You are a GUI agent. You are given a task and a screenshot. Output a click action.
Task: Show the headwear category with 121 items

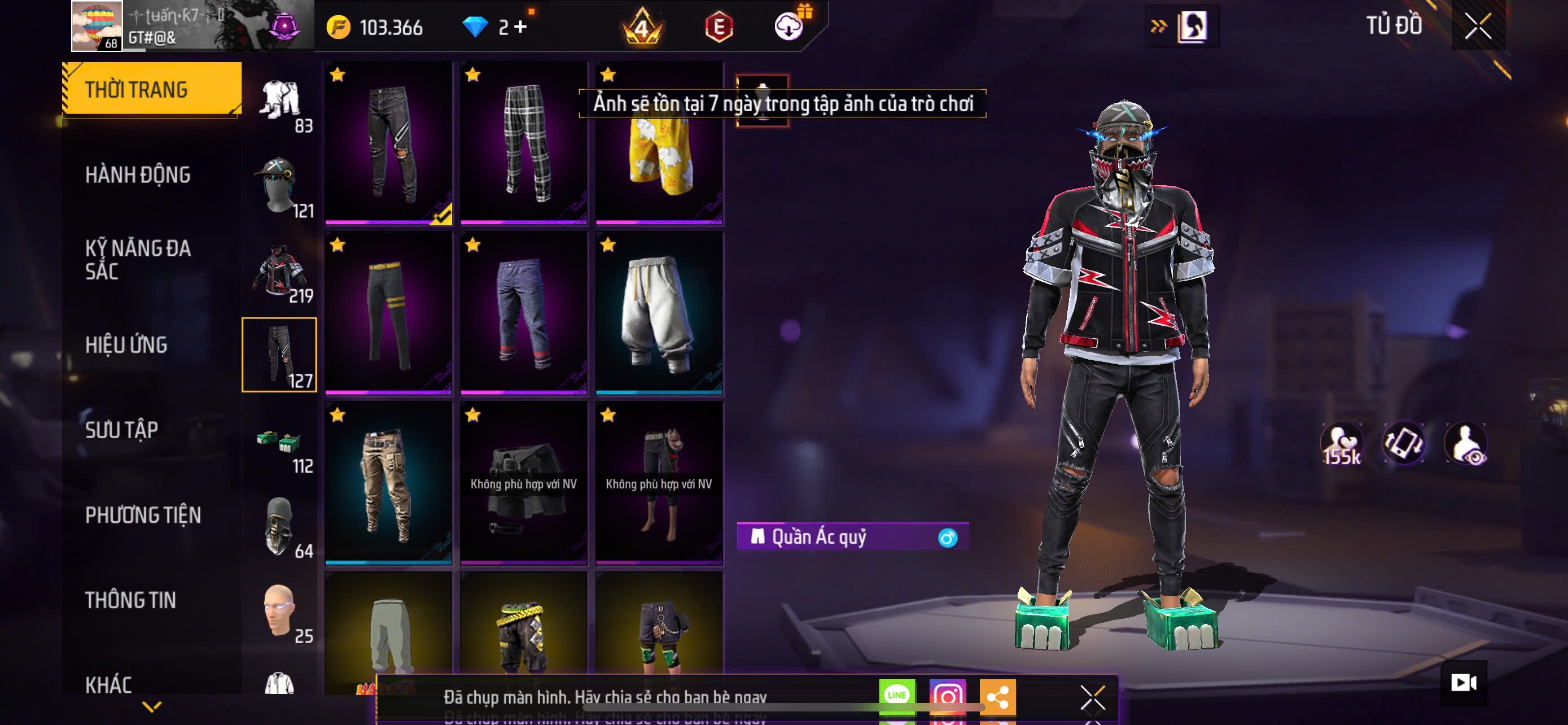[x=279, y=186]
